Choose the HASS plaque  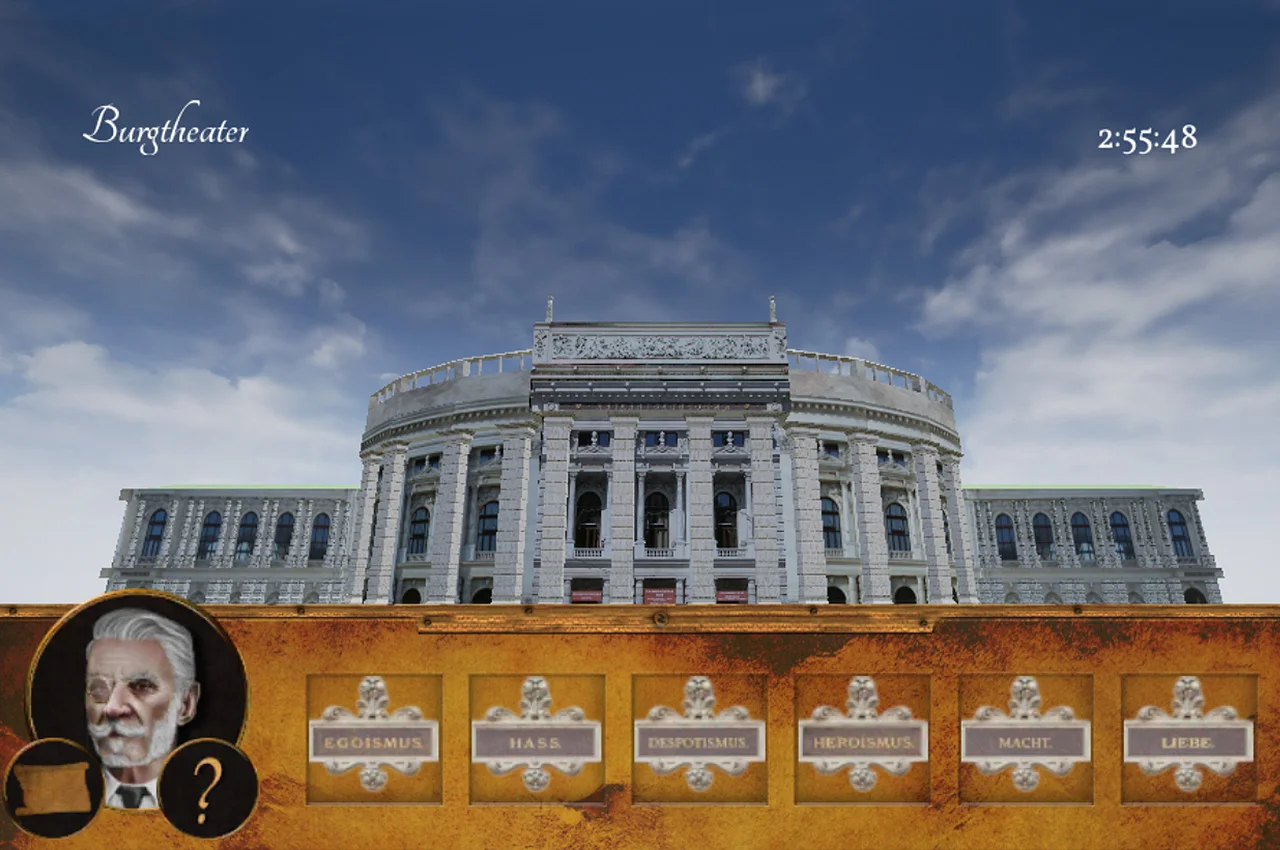(x=536, y=741)
